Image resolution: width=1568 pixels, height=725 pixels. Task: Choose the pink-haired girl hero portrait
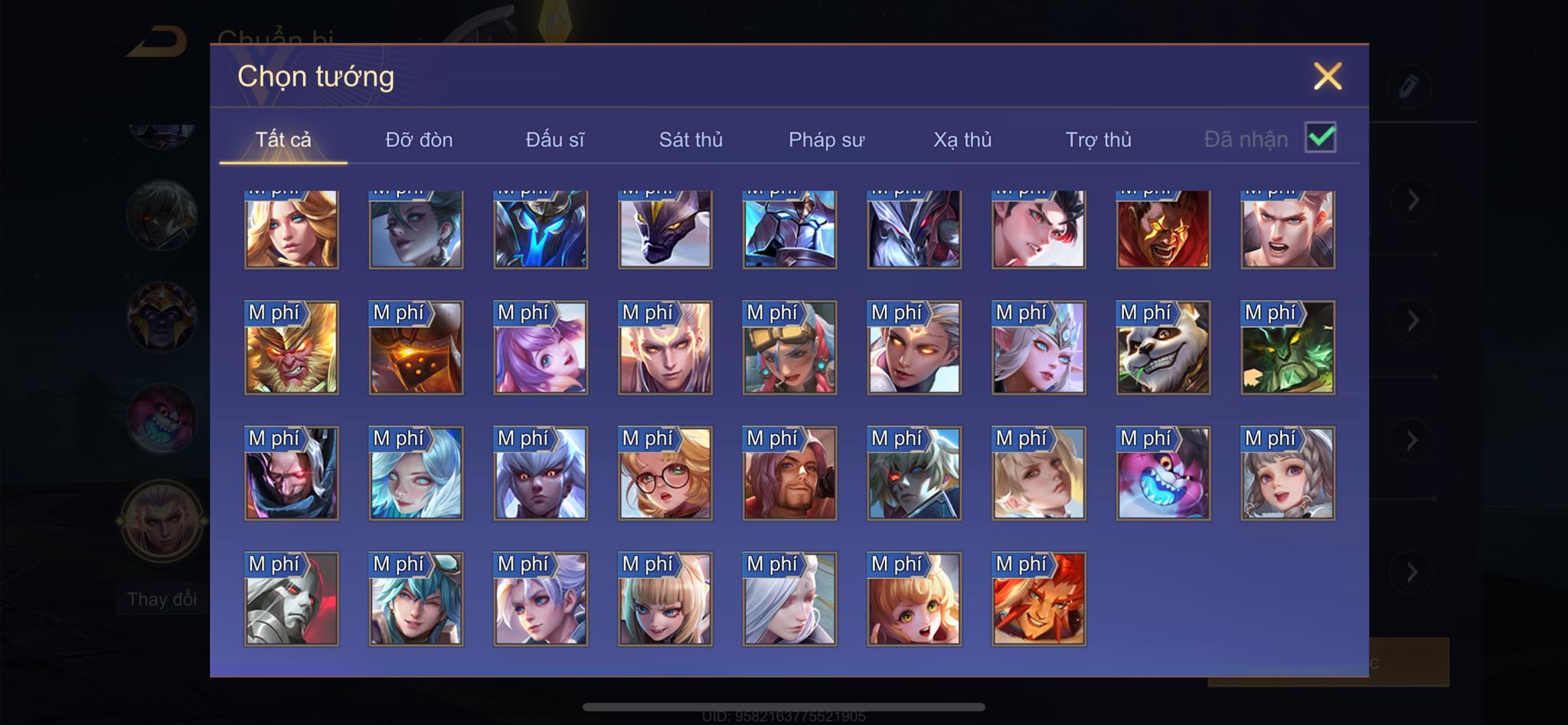click(541, 348)
